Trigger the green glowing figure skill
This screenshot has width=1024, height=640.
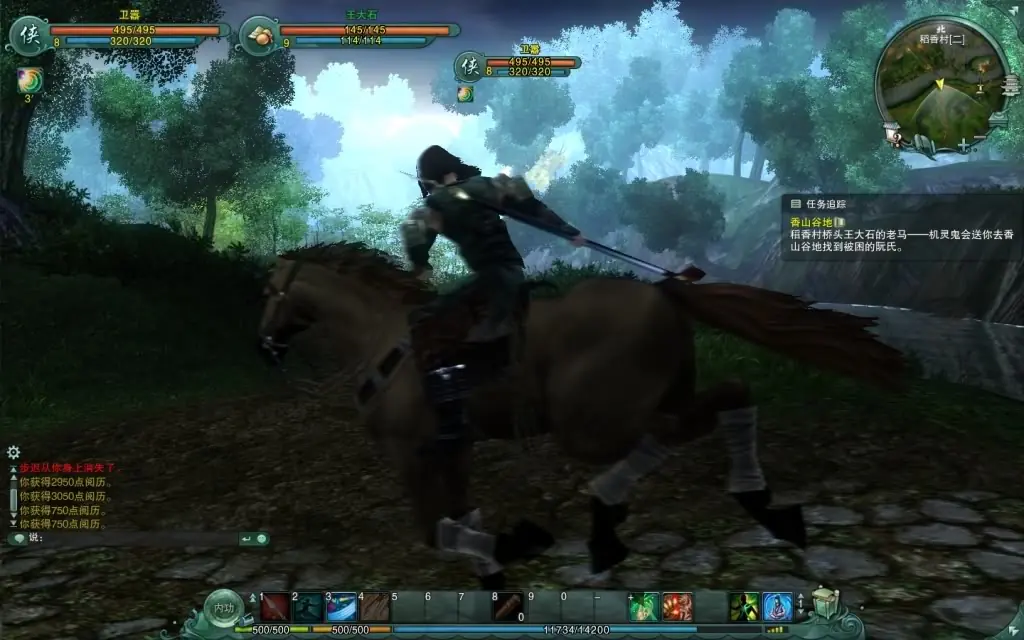click(743, 607)
